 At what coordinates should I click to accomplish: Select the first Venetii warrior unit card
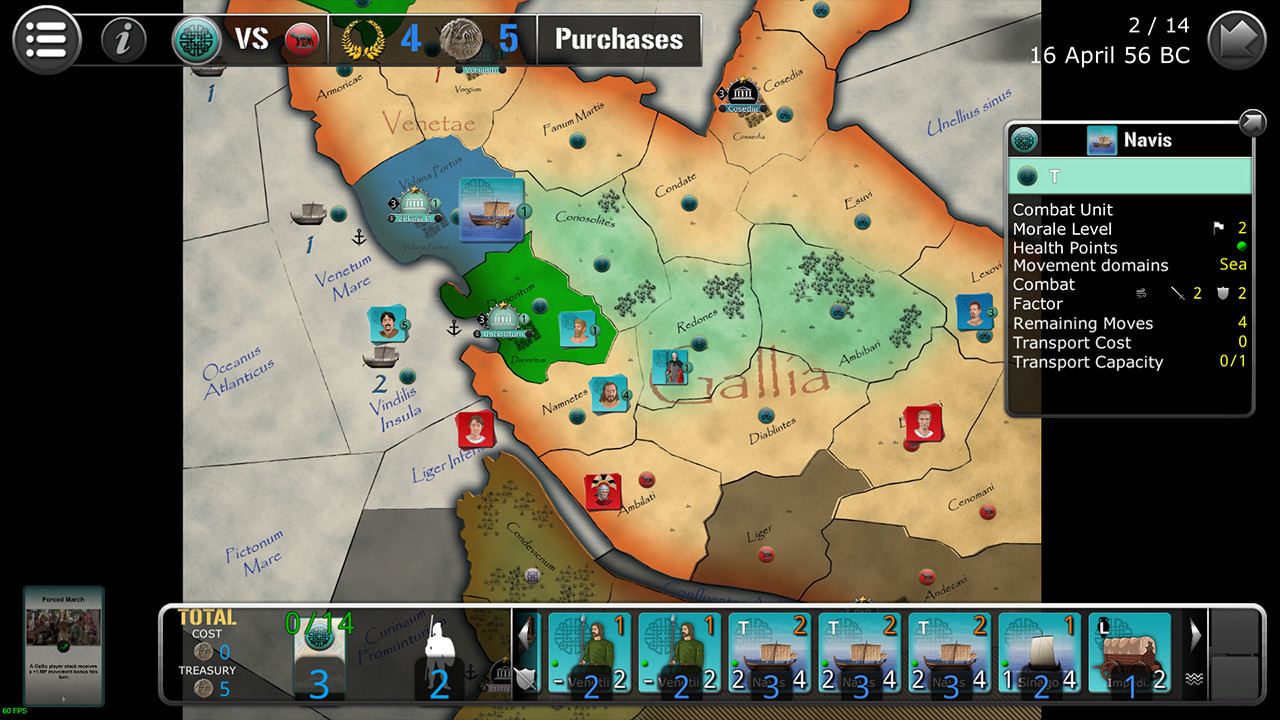[590, 652]
